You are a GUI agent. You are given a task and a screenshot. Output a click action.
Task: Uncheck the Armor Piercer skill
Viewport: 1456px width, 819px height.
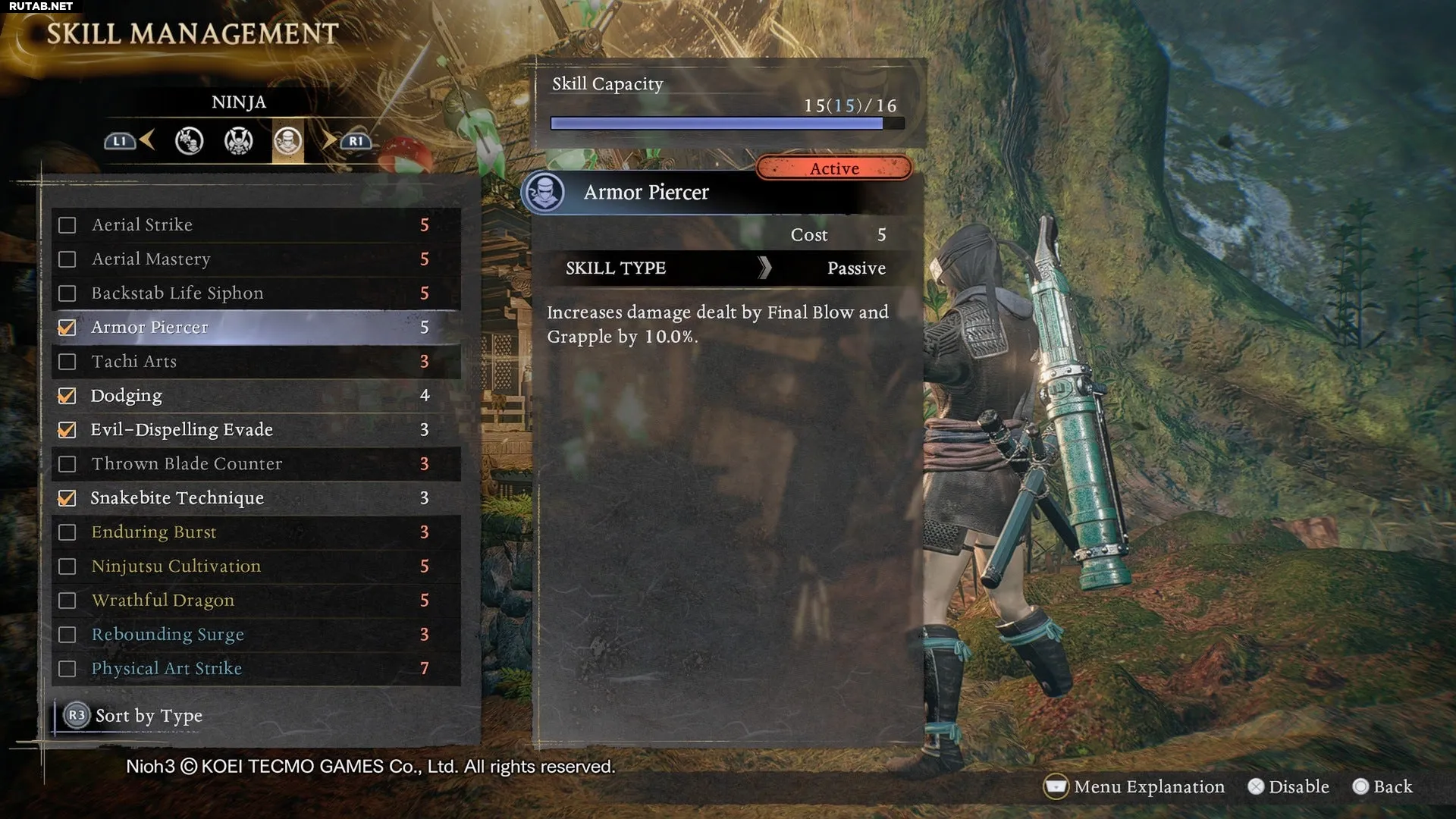point(67,328)
